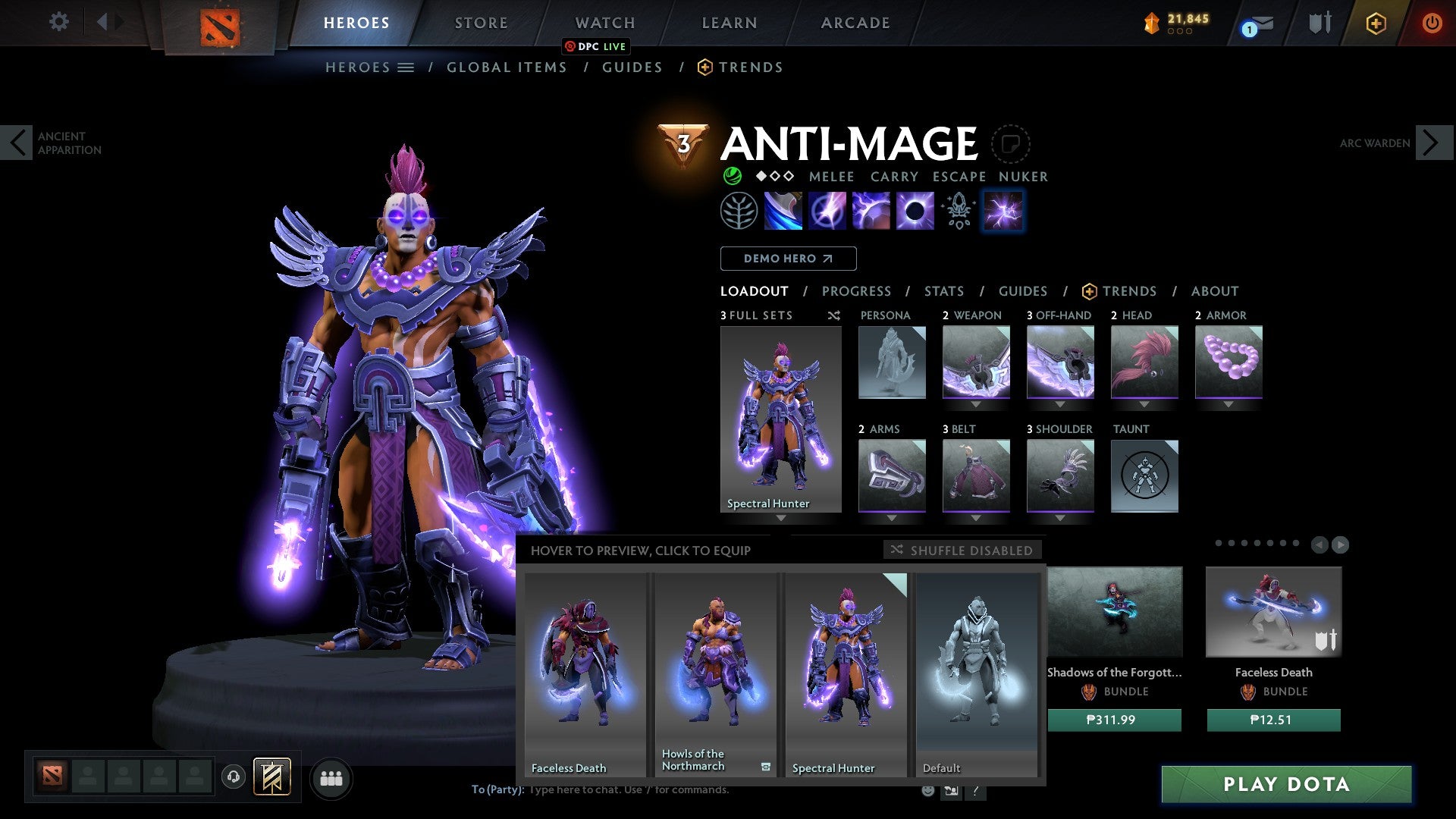Go to previous hero Ancient Apparition

tap(17, 143)
